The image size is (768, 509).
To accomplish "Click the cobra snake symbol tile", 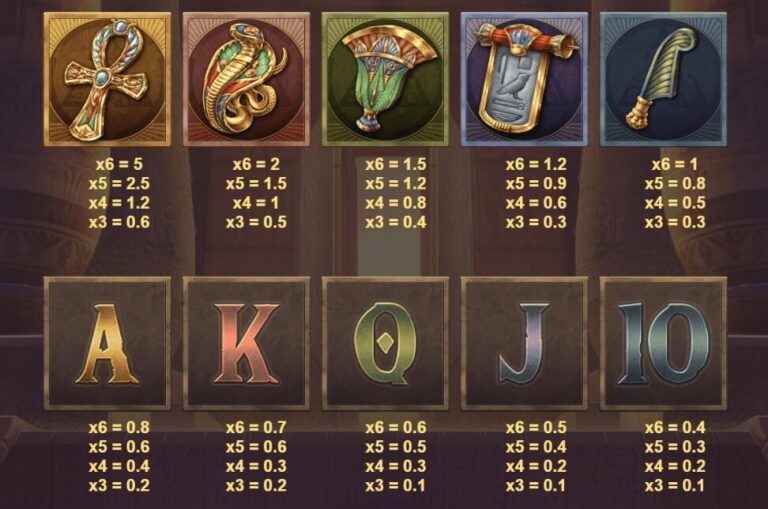I will tap(246, 80).
